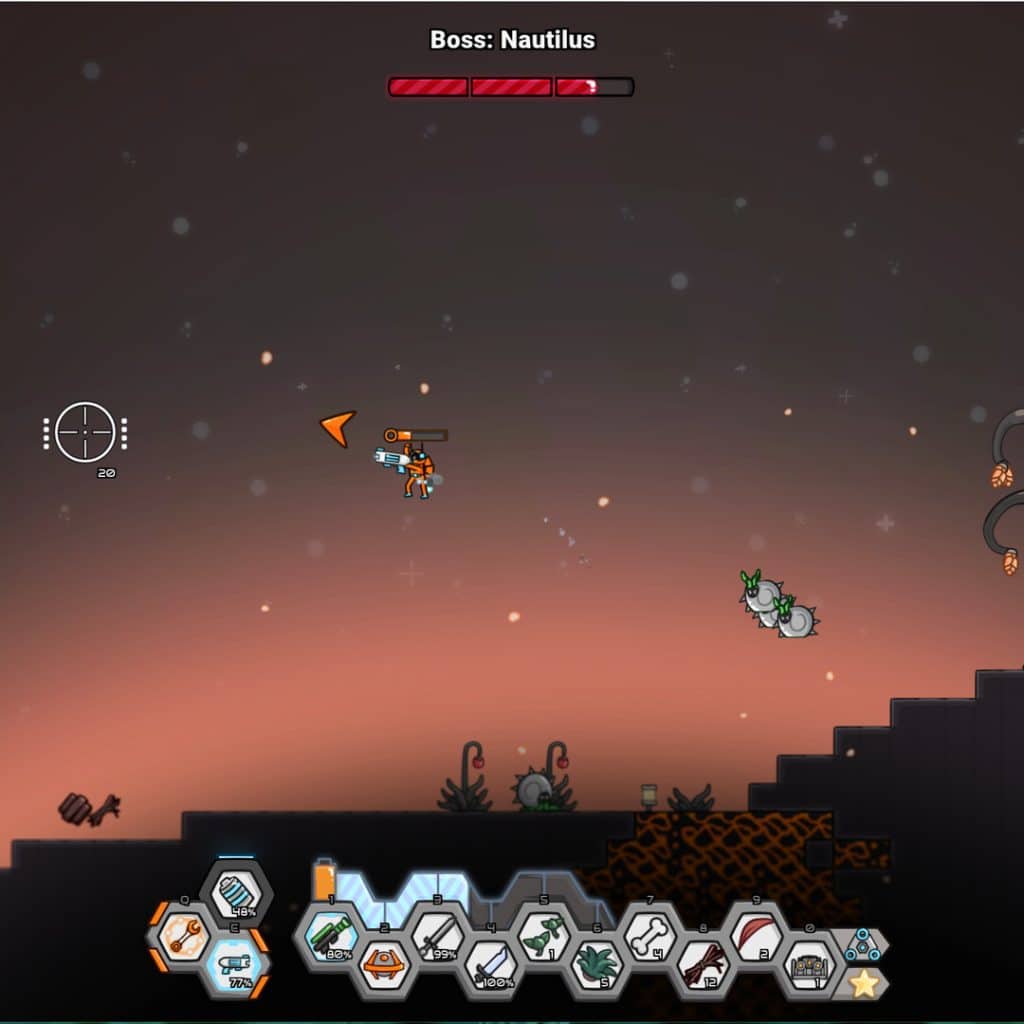Select the green blaster gun hotbar slot
This screenshot has height=1024, width=1024.
[x=332, y=937]
